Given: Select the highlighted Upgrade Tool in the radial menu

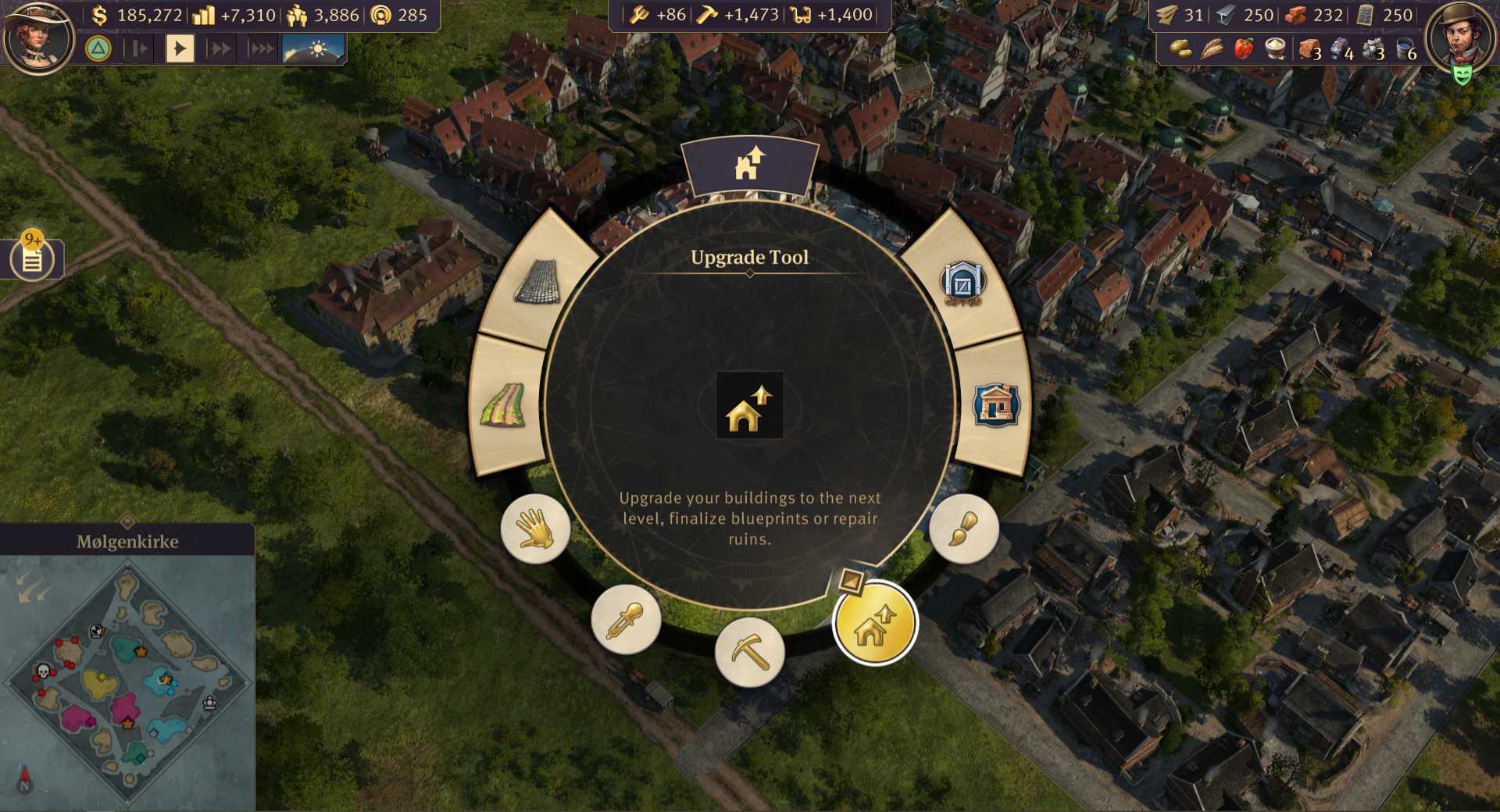Looking at the screenshot, I should coord(874,624).
